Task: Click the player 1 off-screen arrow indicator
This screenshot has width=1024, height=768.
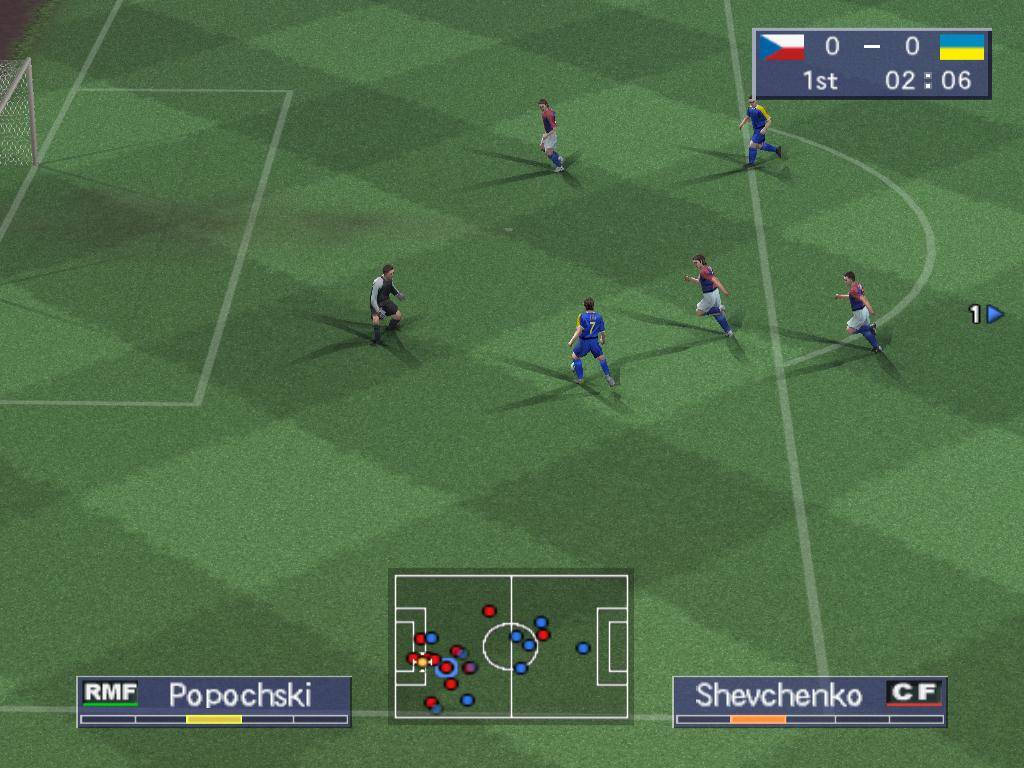Action: (x=993, y=314)
